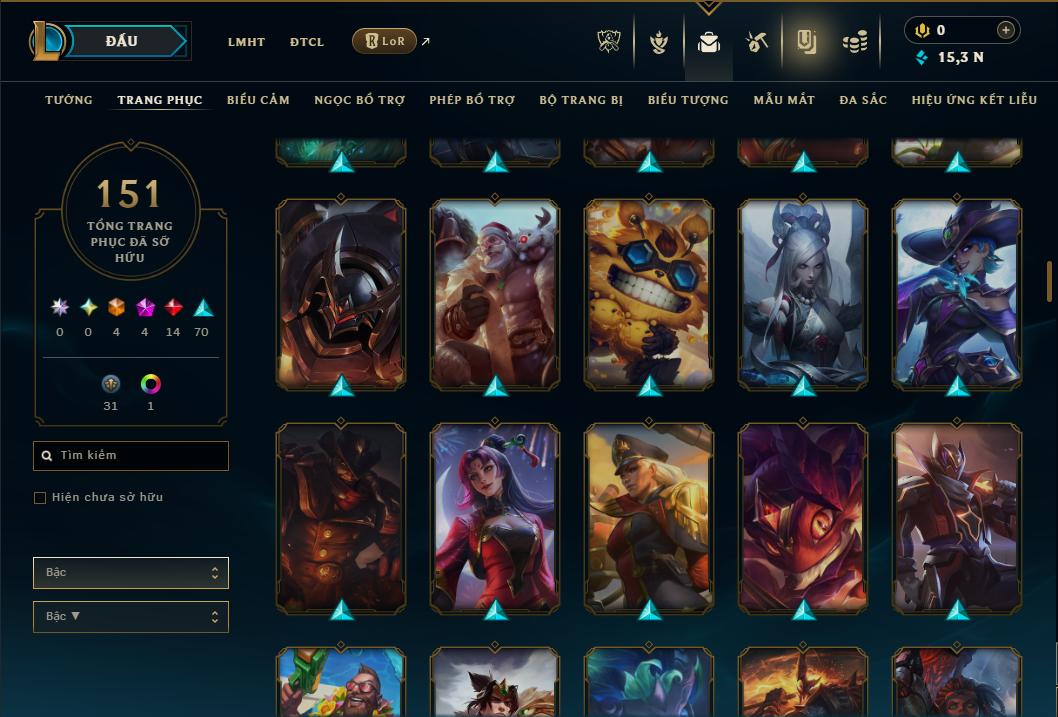The height and width of the screenshot is (717, 1058).
Task: Switch to PHÉP BỔ TRỢ tab
Action: 472,100
